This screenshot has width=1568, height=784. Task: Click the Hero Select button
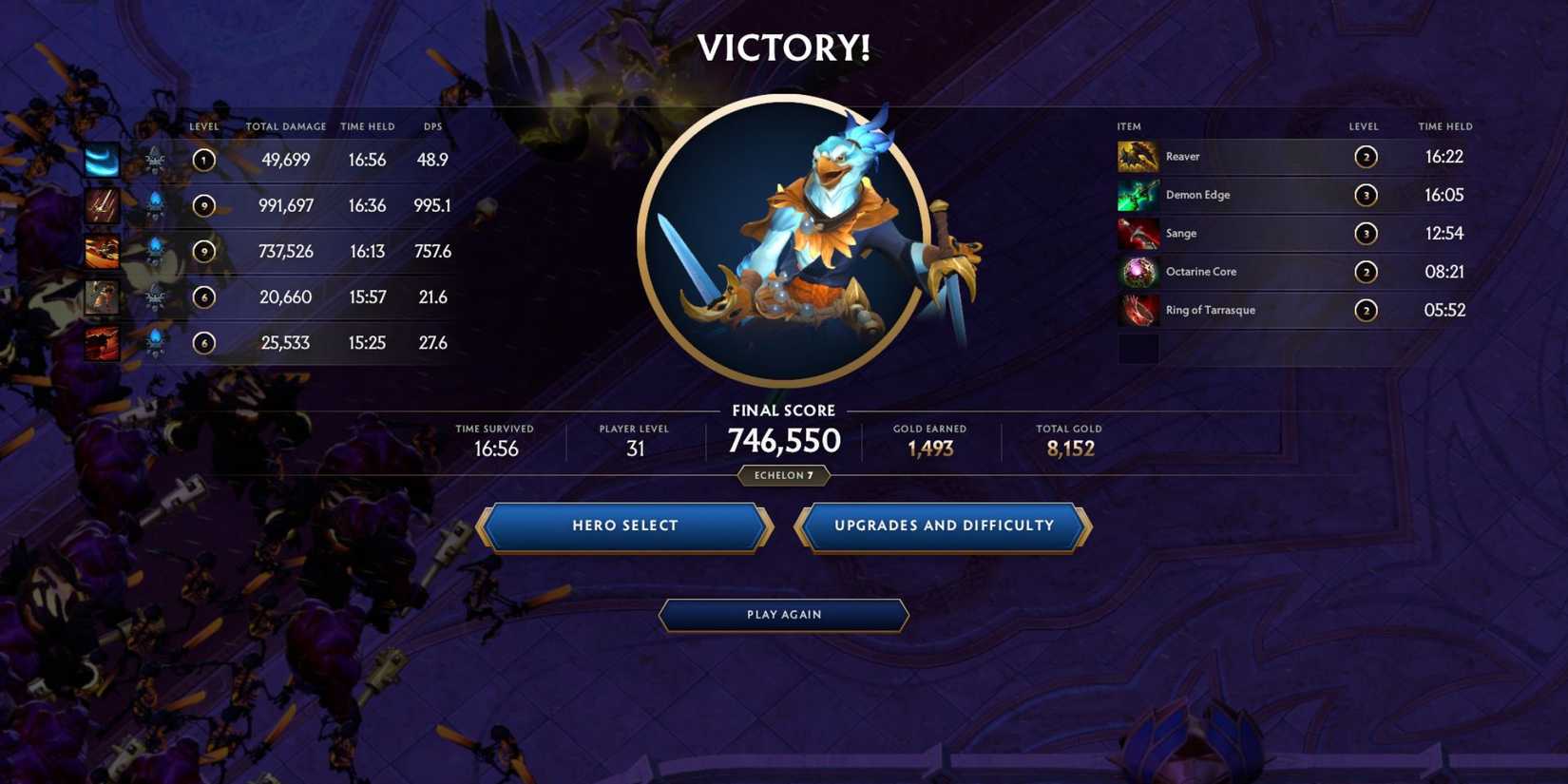click(625, 526)
